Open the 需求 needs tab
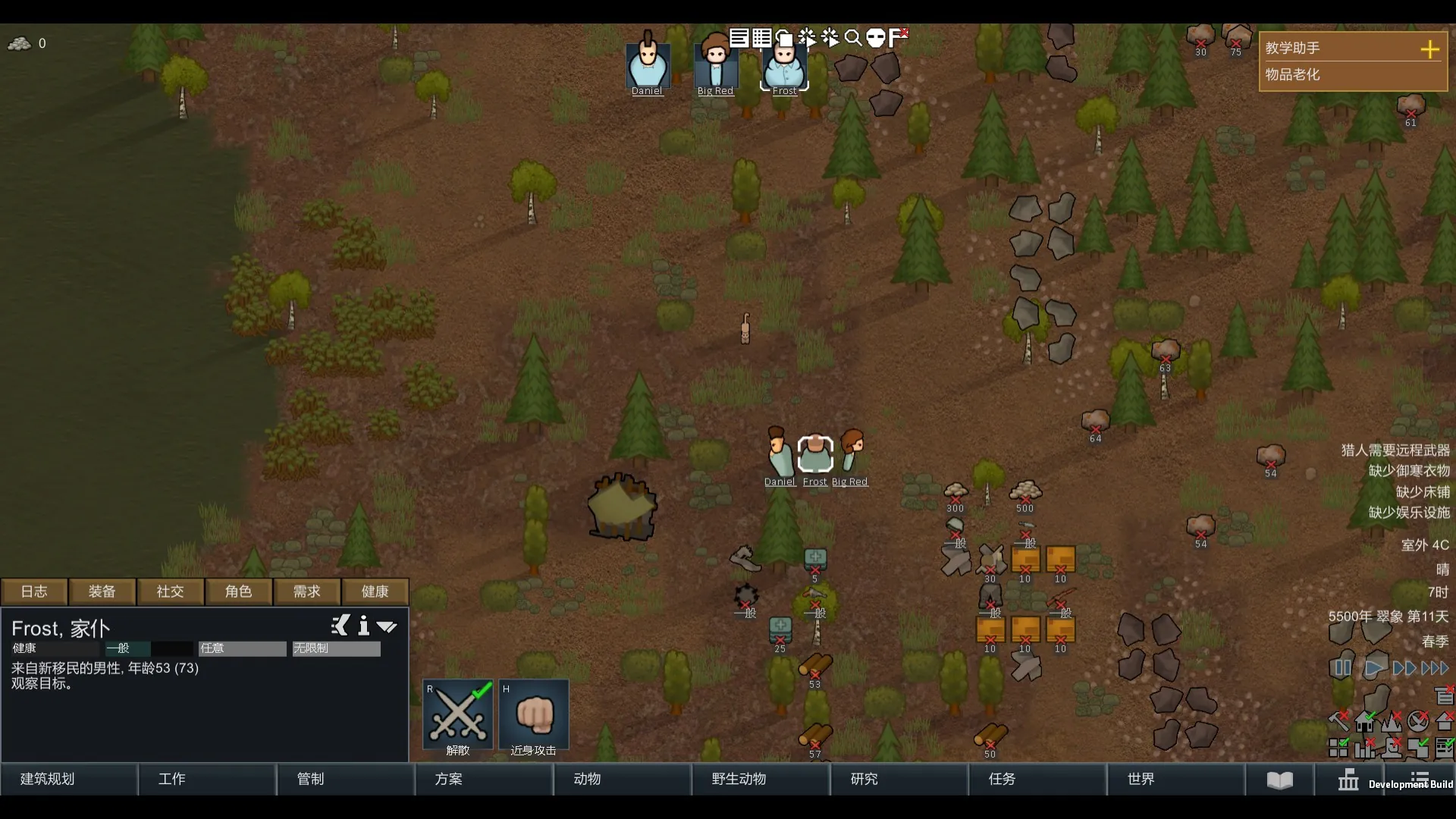The image size is (1456, 819). click(307, 591)
